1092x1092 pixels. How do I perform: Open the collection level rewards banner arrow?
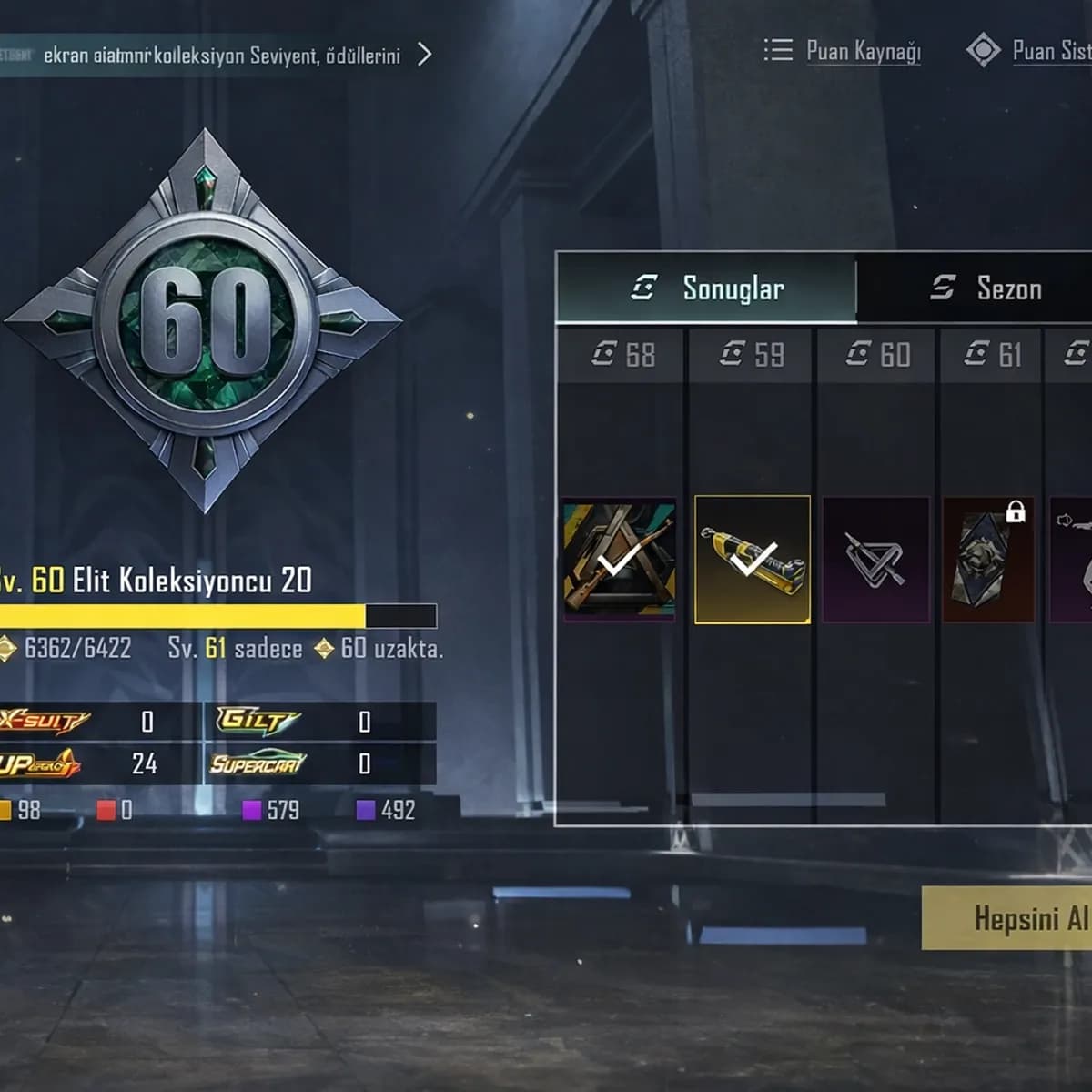(424, 55)
